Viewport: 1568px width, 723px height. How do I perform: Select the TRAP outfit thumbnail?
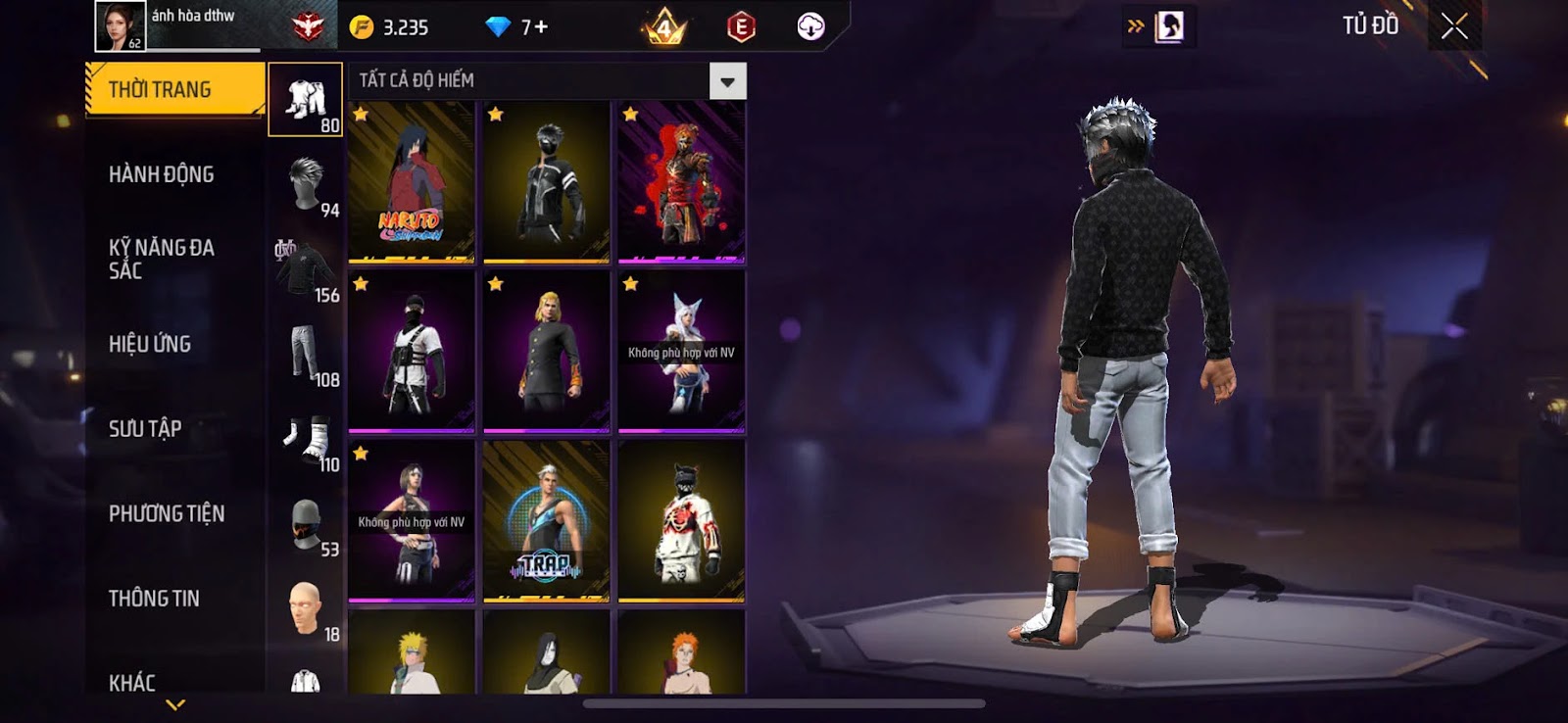546,522
